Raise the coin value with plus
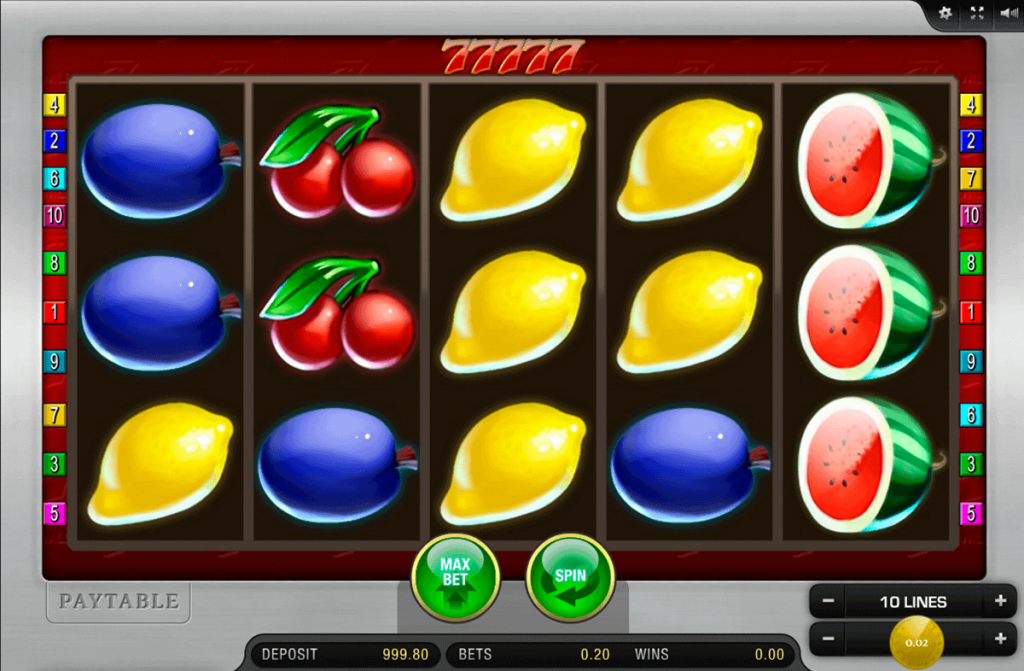This screenshot has height=671, width=1024. pos(999,638)
